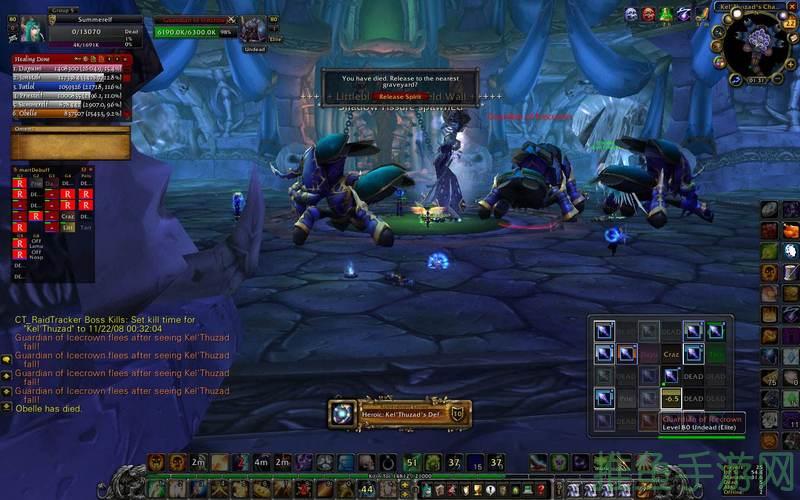800x500 pixels.
Task: Click the Heroic: Kel'Thuzad's Defeat achievement alert
Action: [400, 413]
